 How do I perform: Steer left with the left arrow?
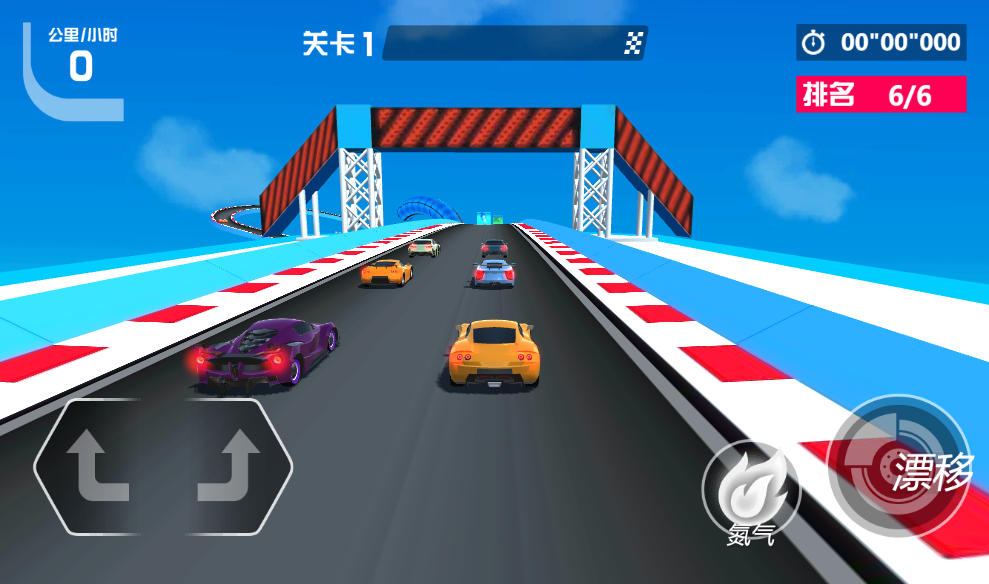point(98,466)
